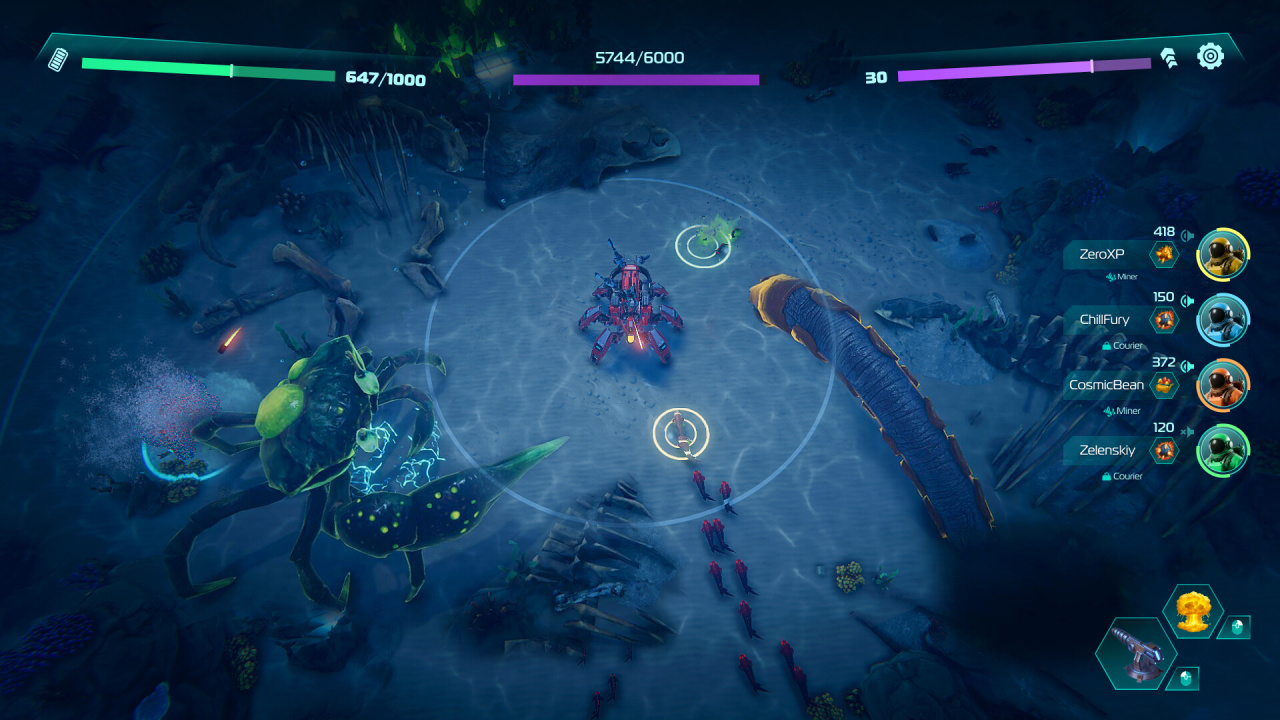Select the CosmicBean name plate
Viewport: 1280px width, 720px height.
click(x=1104, y=385)
